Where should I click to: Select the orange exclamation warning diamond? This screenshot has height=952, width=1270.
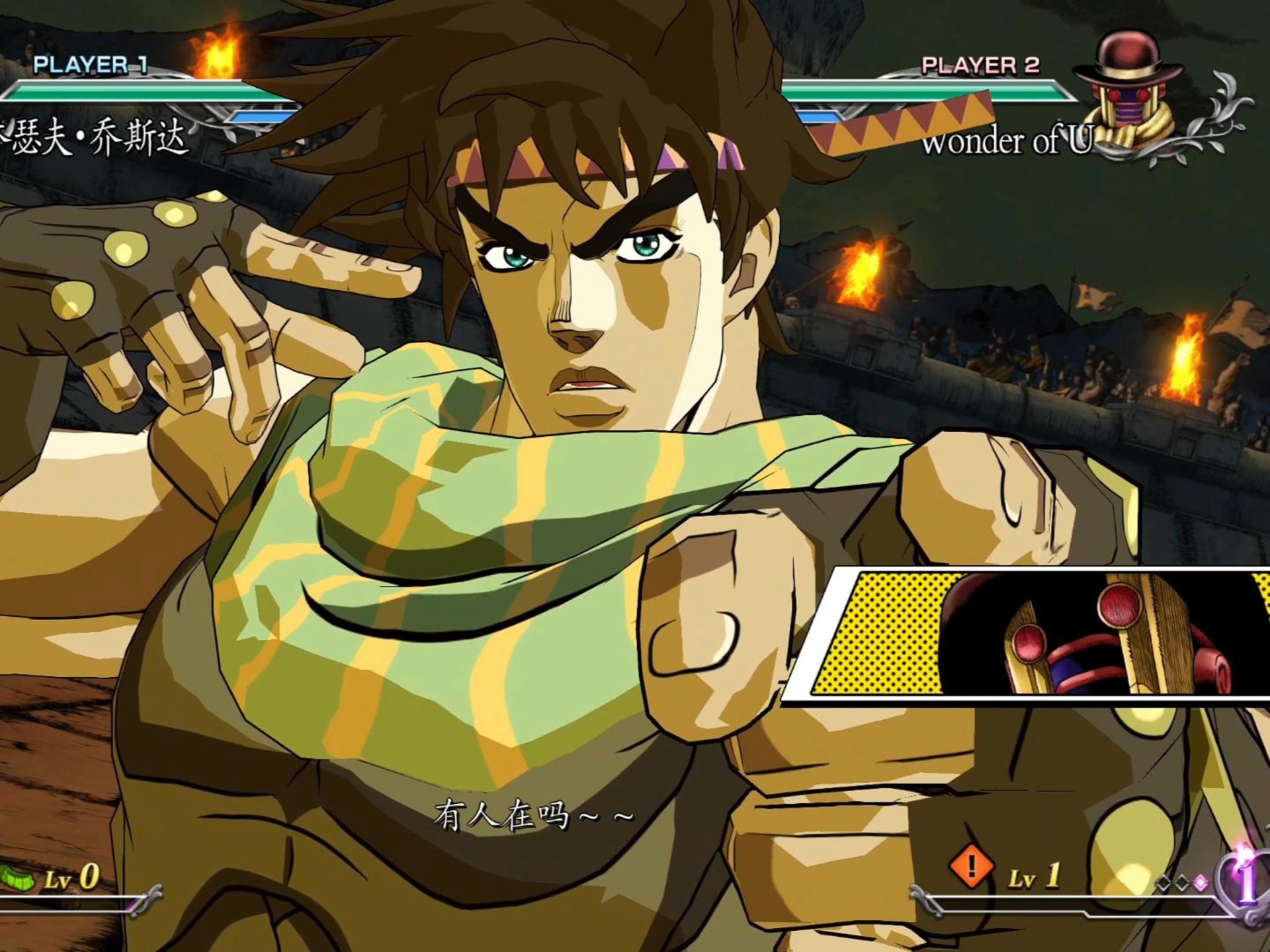point(971,865)
